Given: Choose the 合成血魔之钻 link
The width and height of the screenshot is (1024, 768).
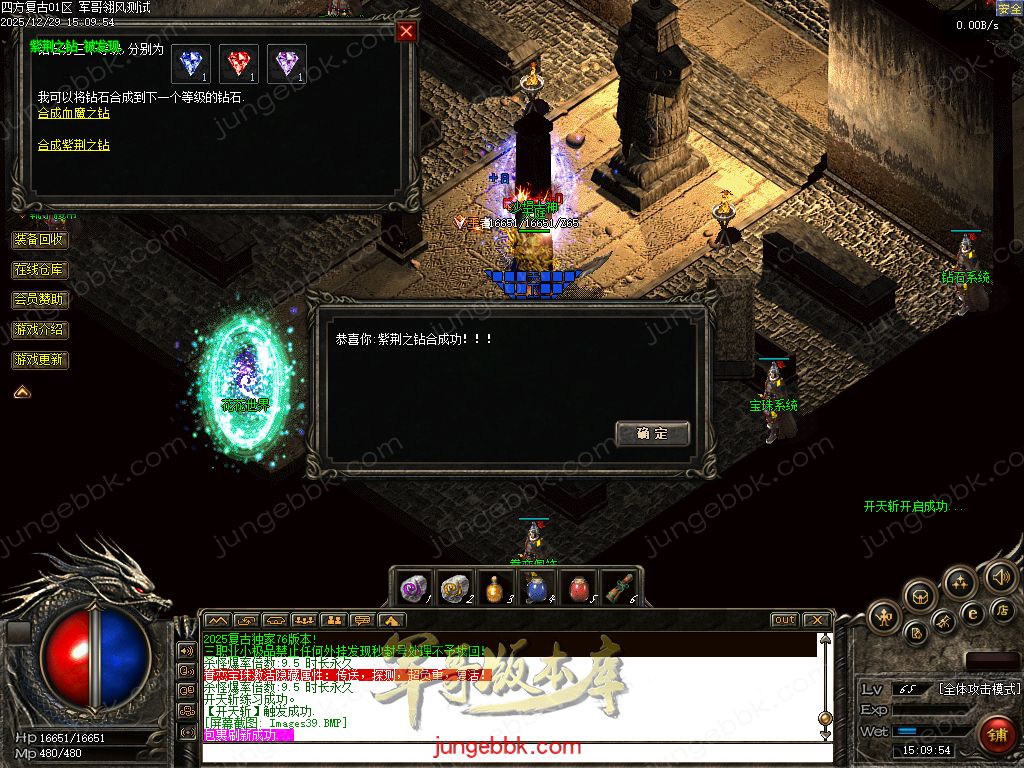Looking at the screenshot, I should pyautogui.click(x=74, y=113).
